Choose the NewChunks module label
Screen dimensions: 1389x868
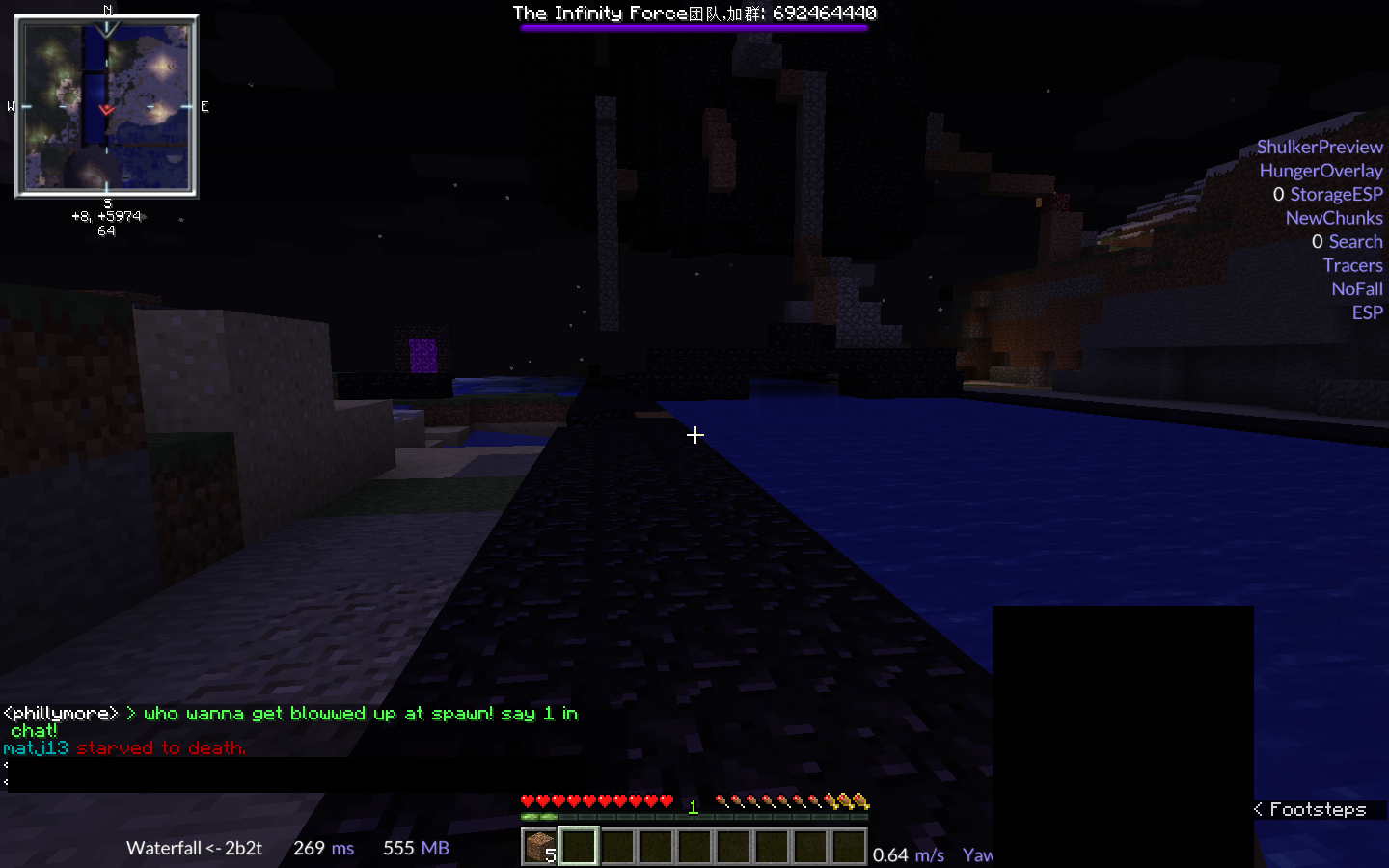click(1333, 218)
